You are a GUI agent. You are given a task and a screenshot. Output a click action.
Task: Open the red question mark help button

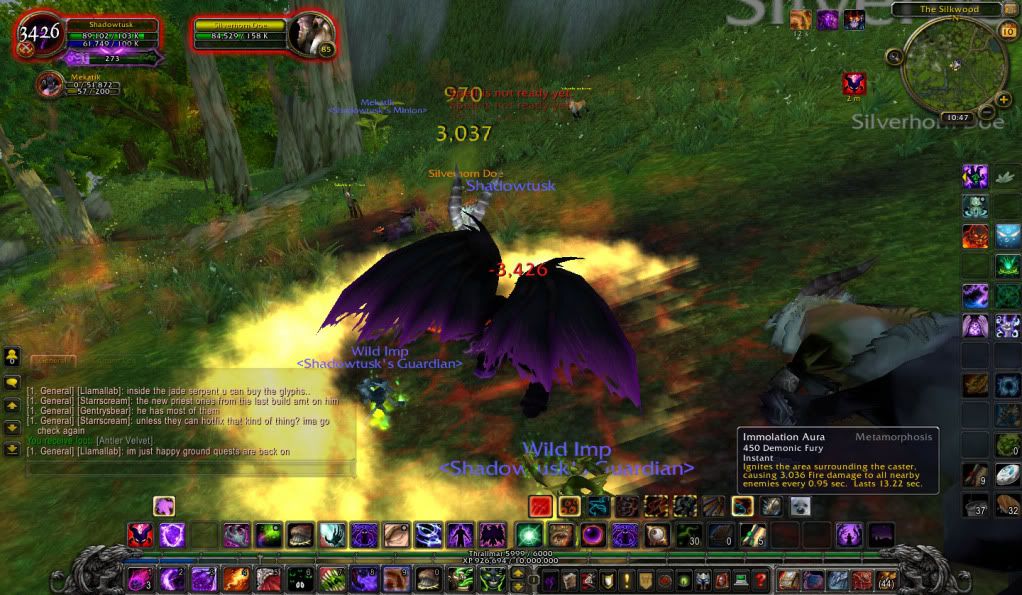760,579
